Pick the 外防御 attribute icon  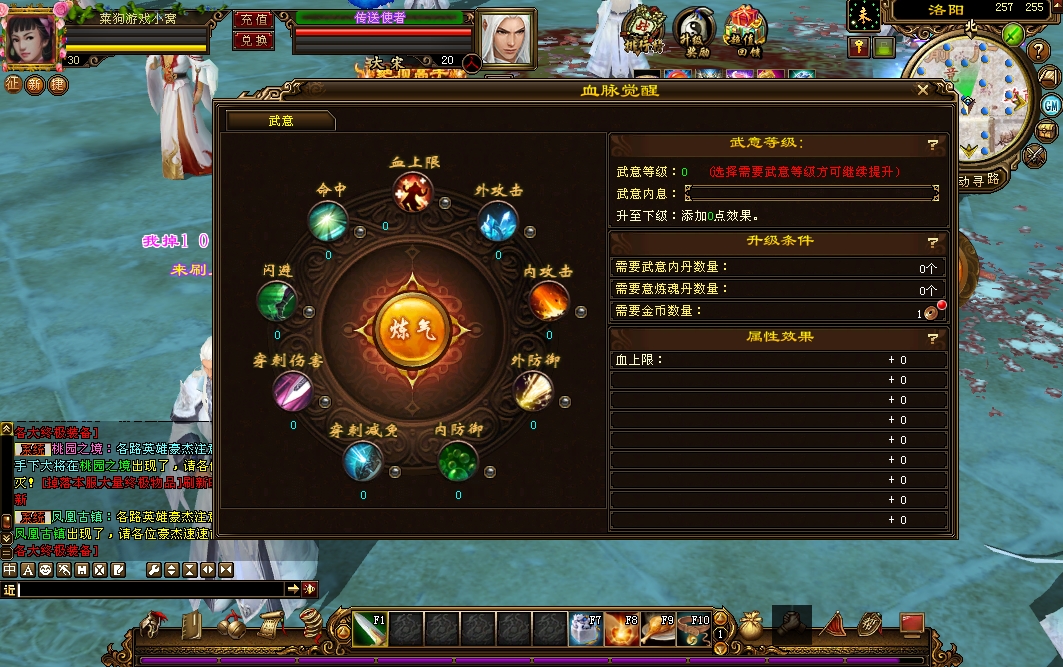[533, 390]
